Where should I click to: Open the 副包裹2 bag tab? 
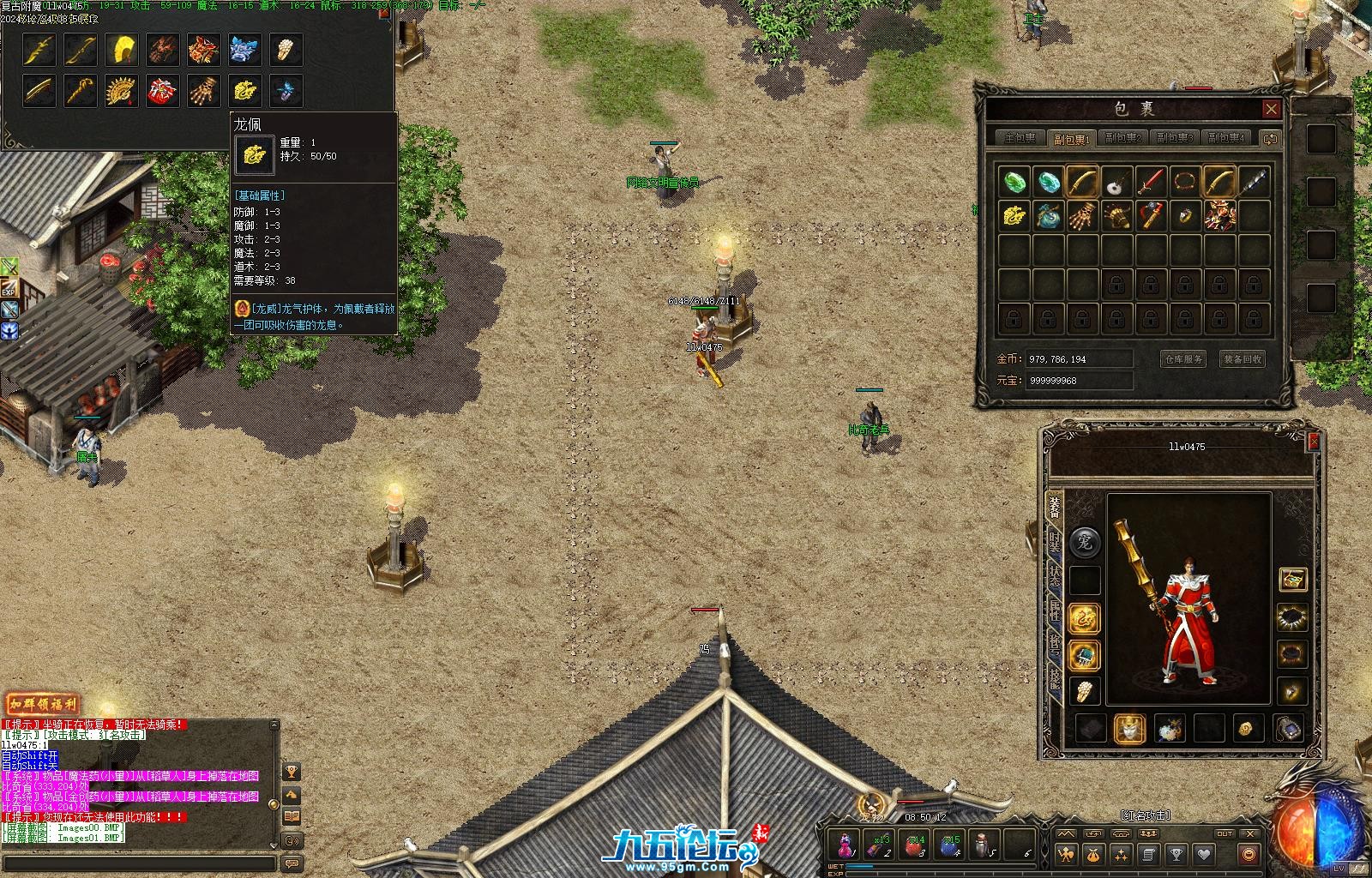[1122, 138]
